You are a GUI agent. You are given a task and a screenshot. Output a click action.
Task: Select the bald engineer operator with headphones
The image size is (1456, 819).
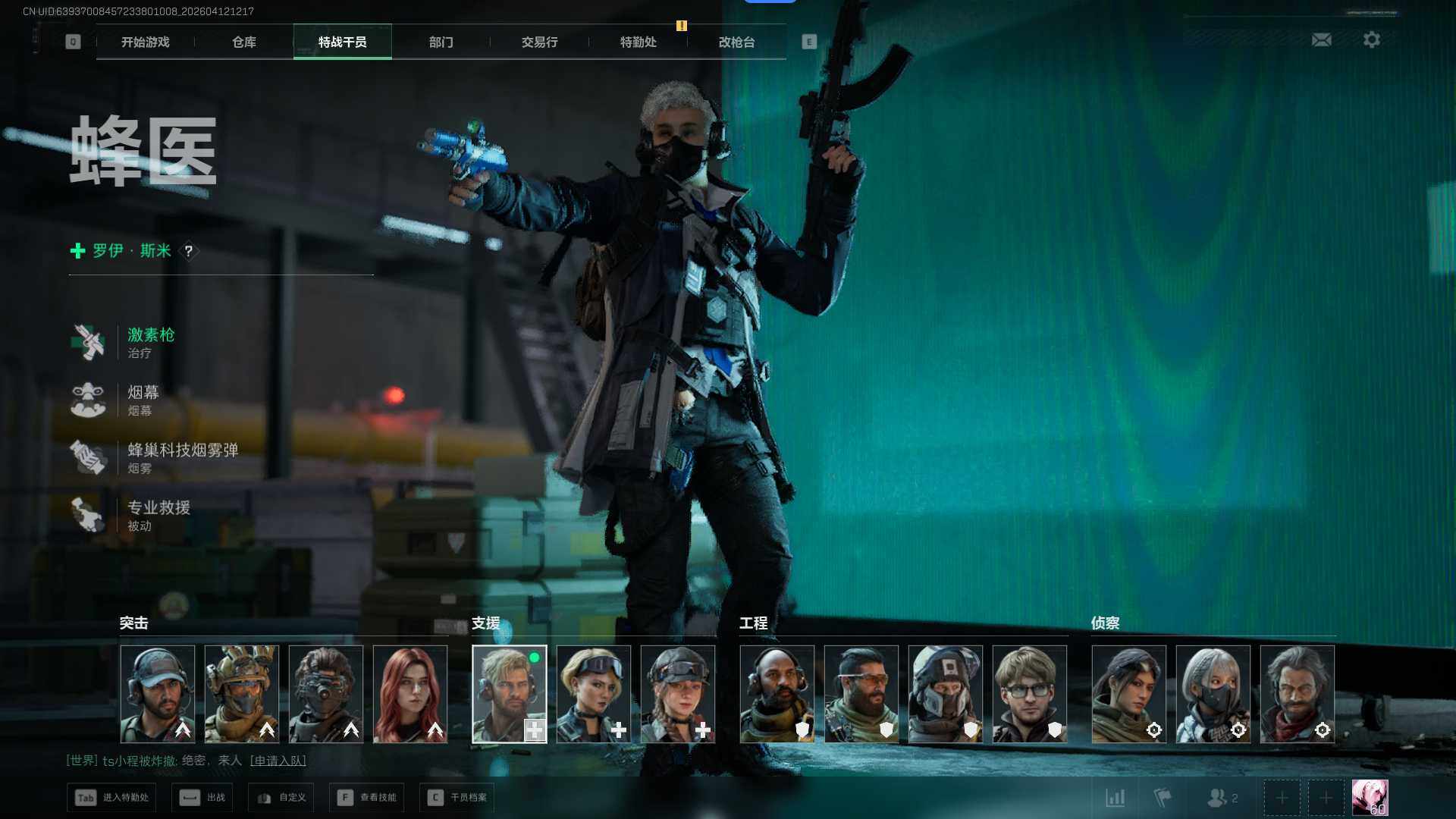tap(777, 694)
